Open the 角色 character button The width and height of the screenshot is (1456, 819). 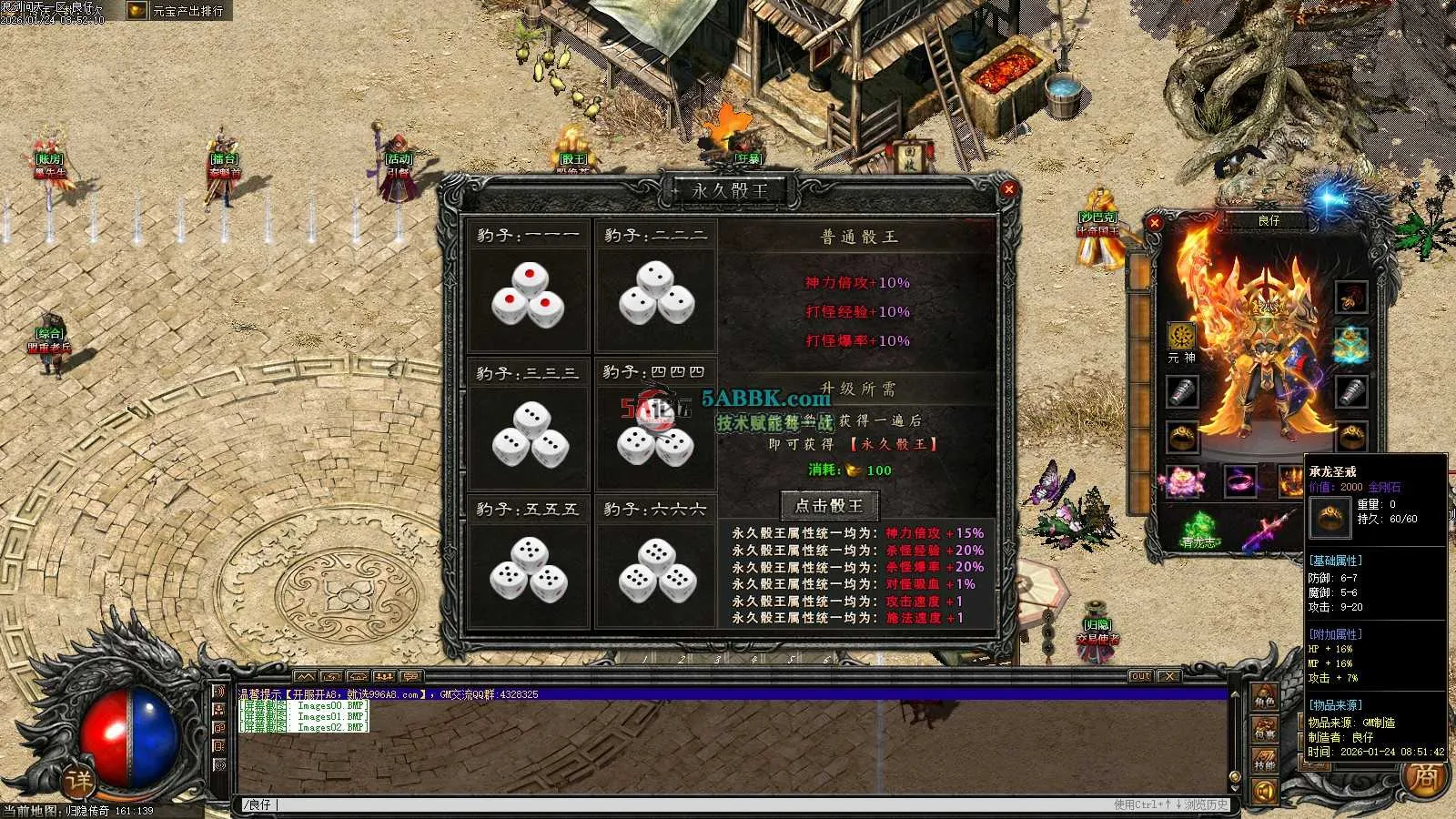tap(1265, 699)
